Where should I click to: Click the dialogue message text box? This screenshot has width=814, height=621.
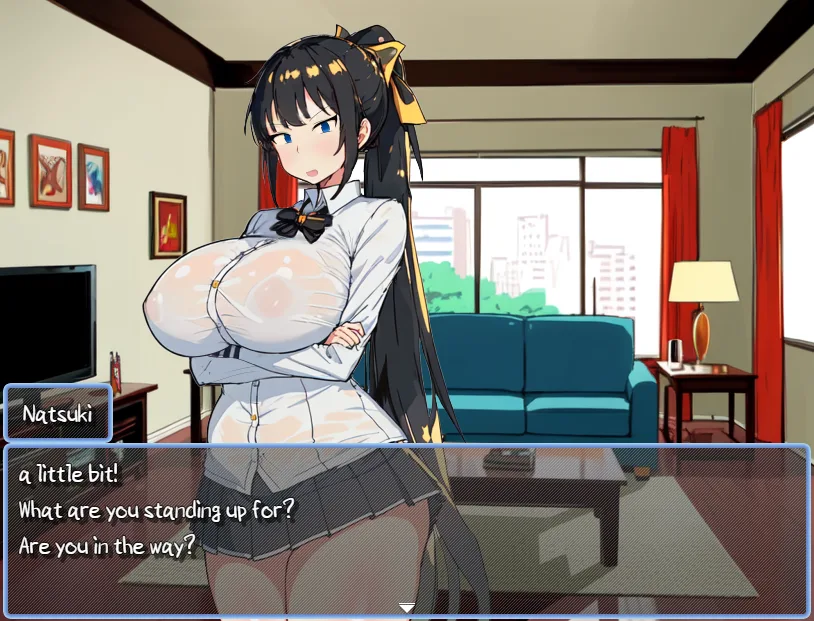406,529
